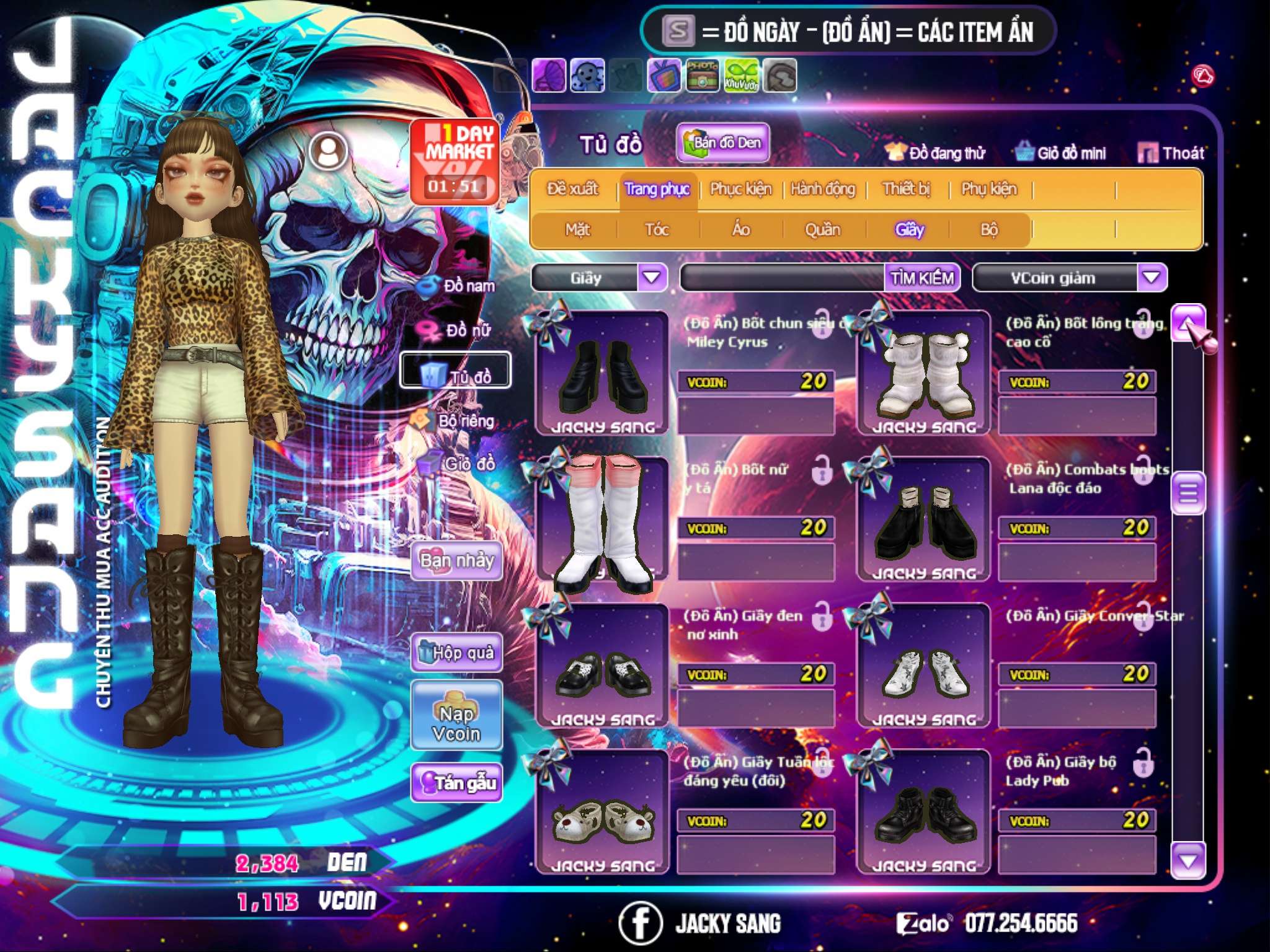
Task: Switch to the Phục kiện tab
Action: click(x=740, y=189)
